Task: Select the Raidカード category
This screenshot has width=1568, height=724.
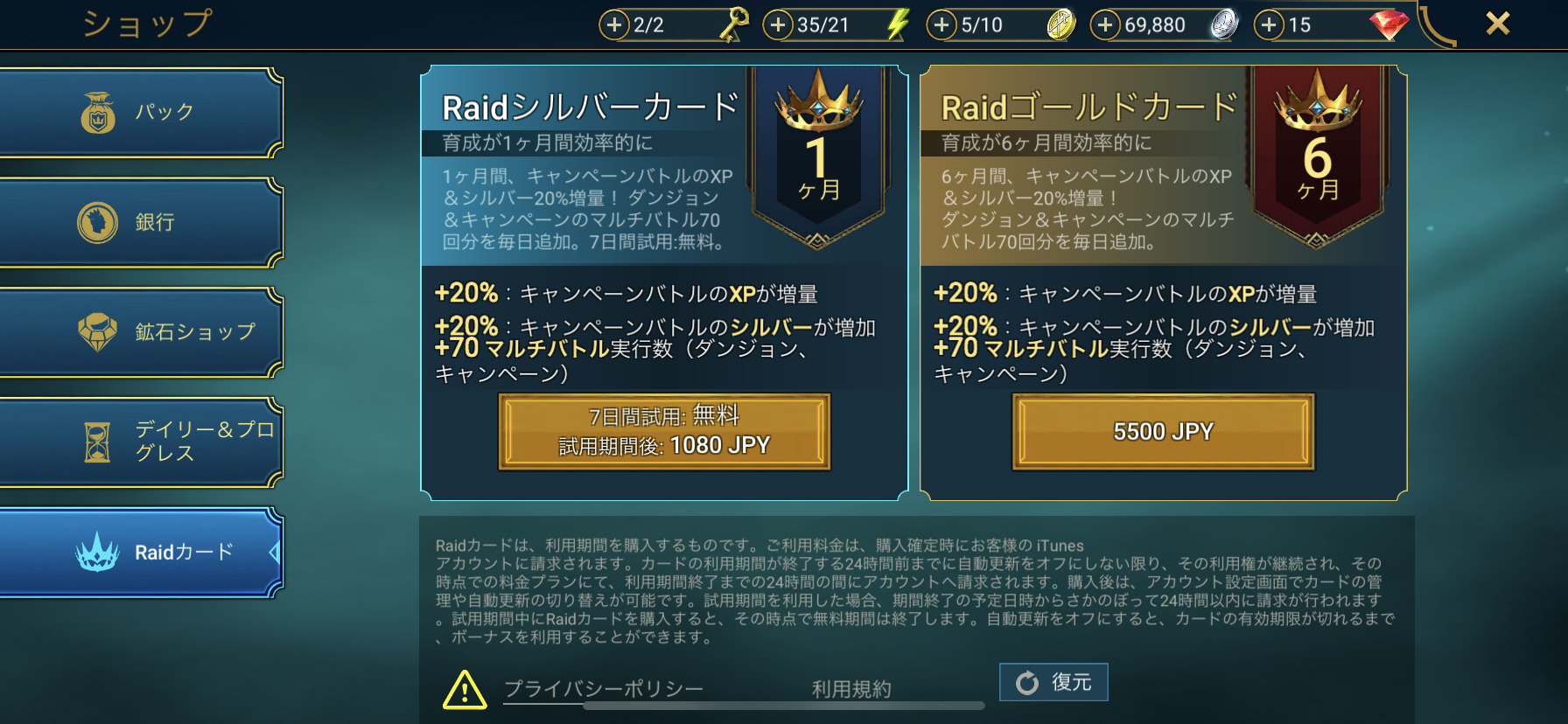Action: [x=140, y=553]
